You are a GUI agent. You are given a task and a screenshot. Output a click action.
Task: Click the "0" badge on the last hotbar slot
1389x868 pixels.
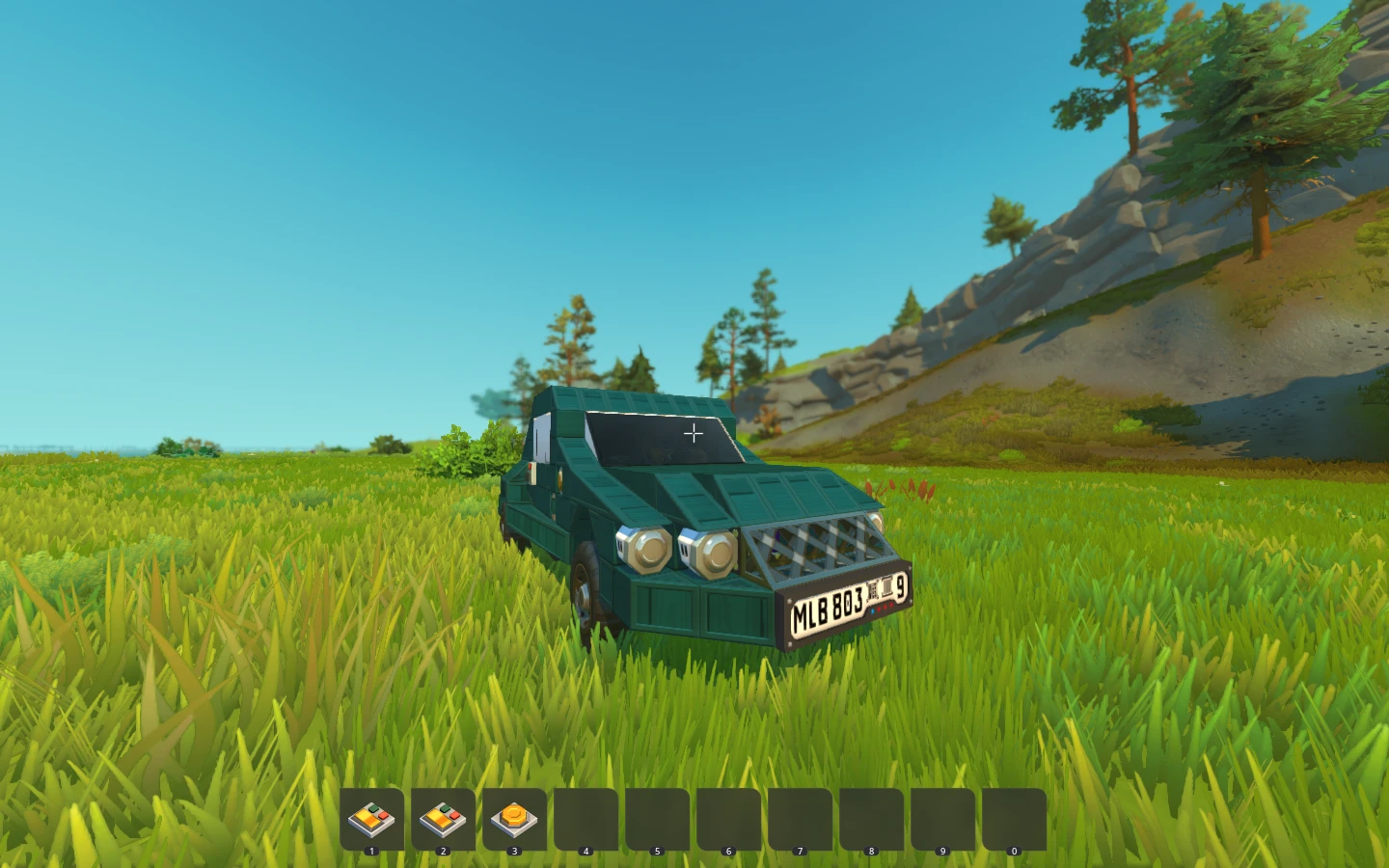(1013, 850)
